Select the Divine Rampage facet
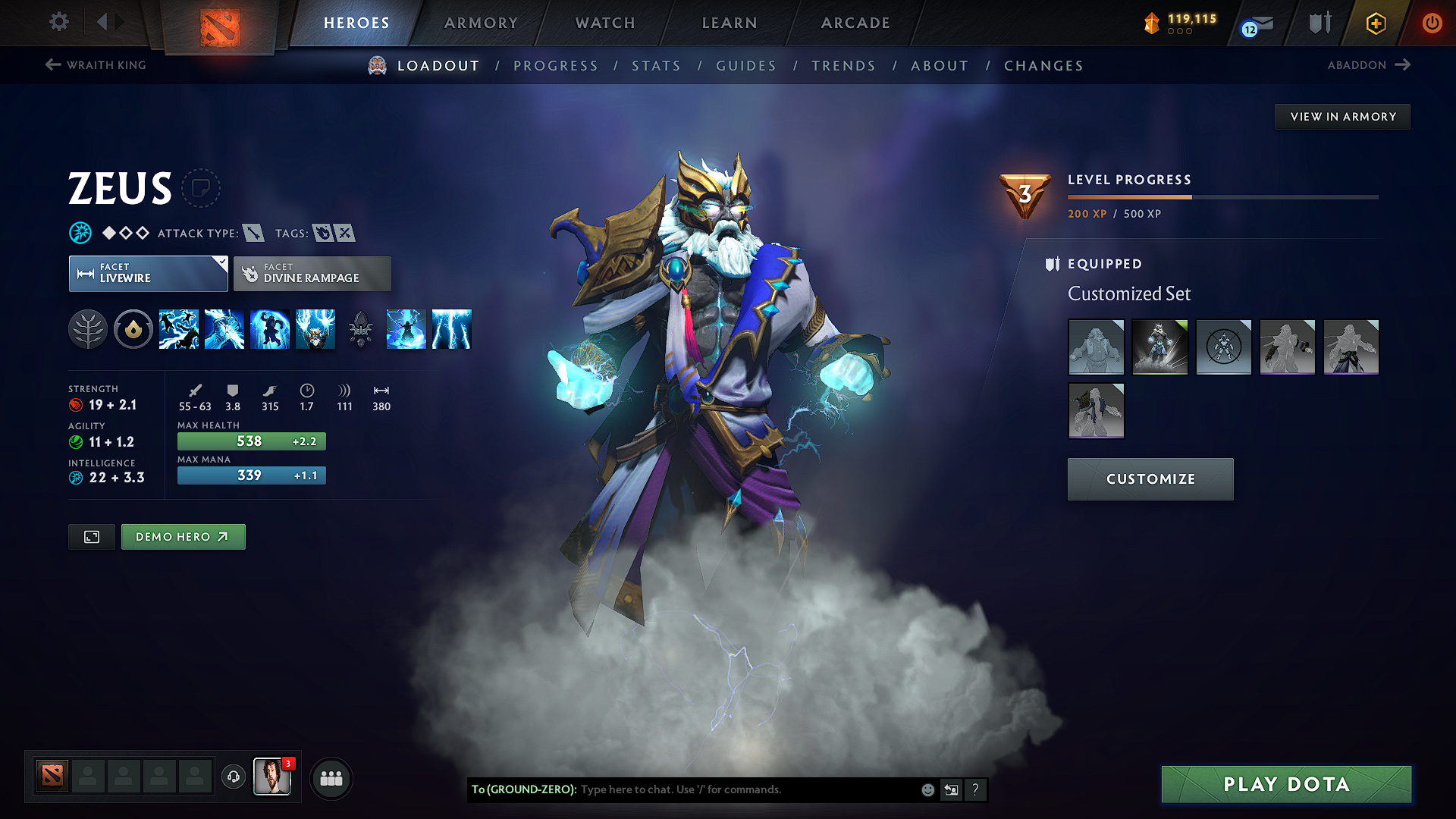The width and height of the screenshot is (1456, 819). click(312, 273)
